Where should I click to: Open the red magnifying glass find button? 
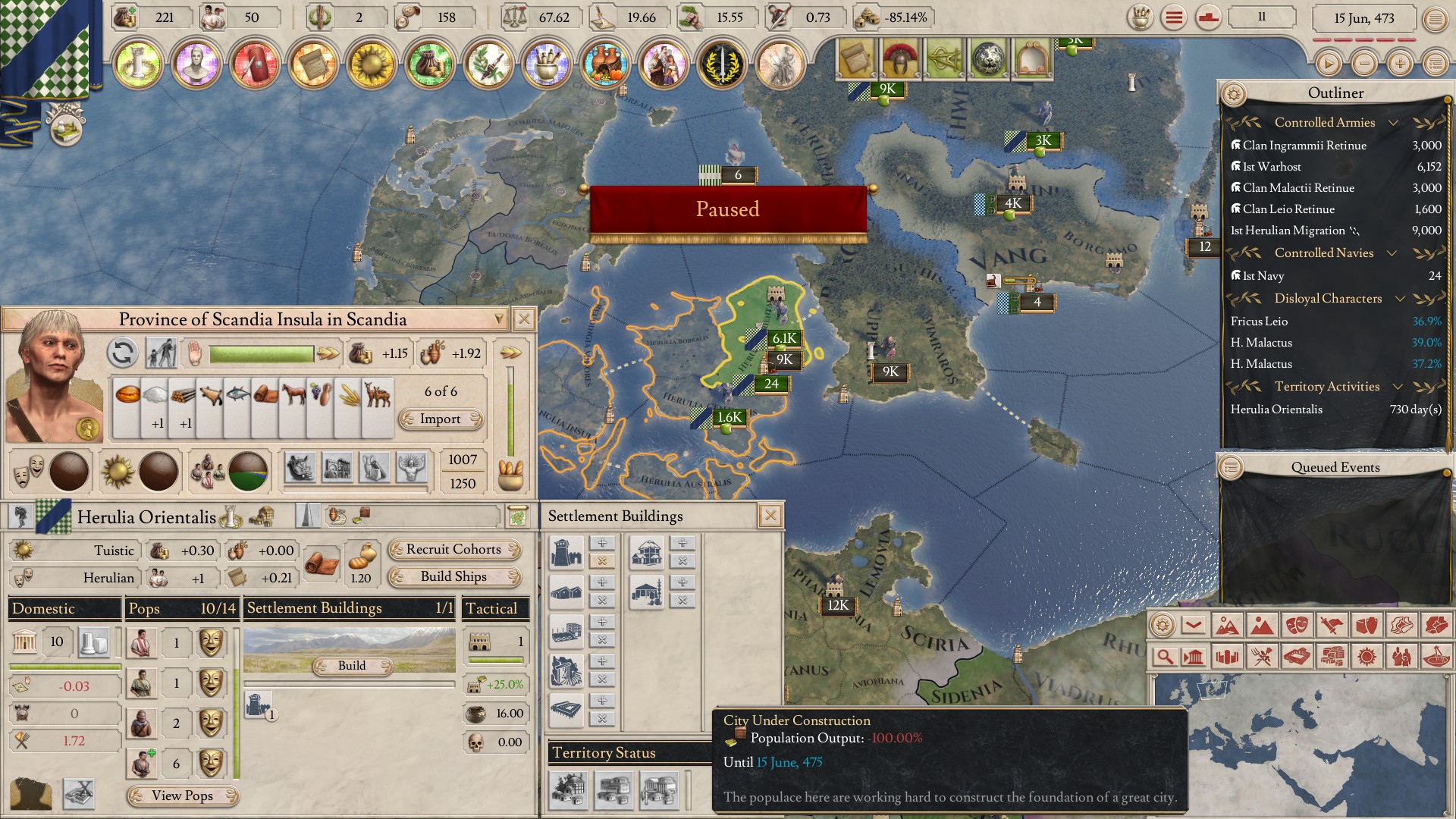point(1164,656)
